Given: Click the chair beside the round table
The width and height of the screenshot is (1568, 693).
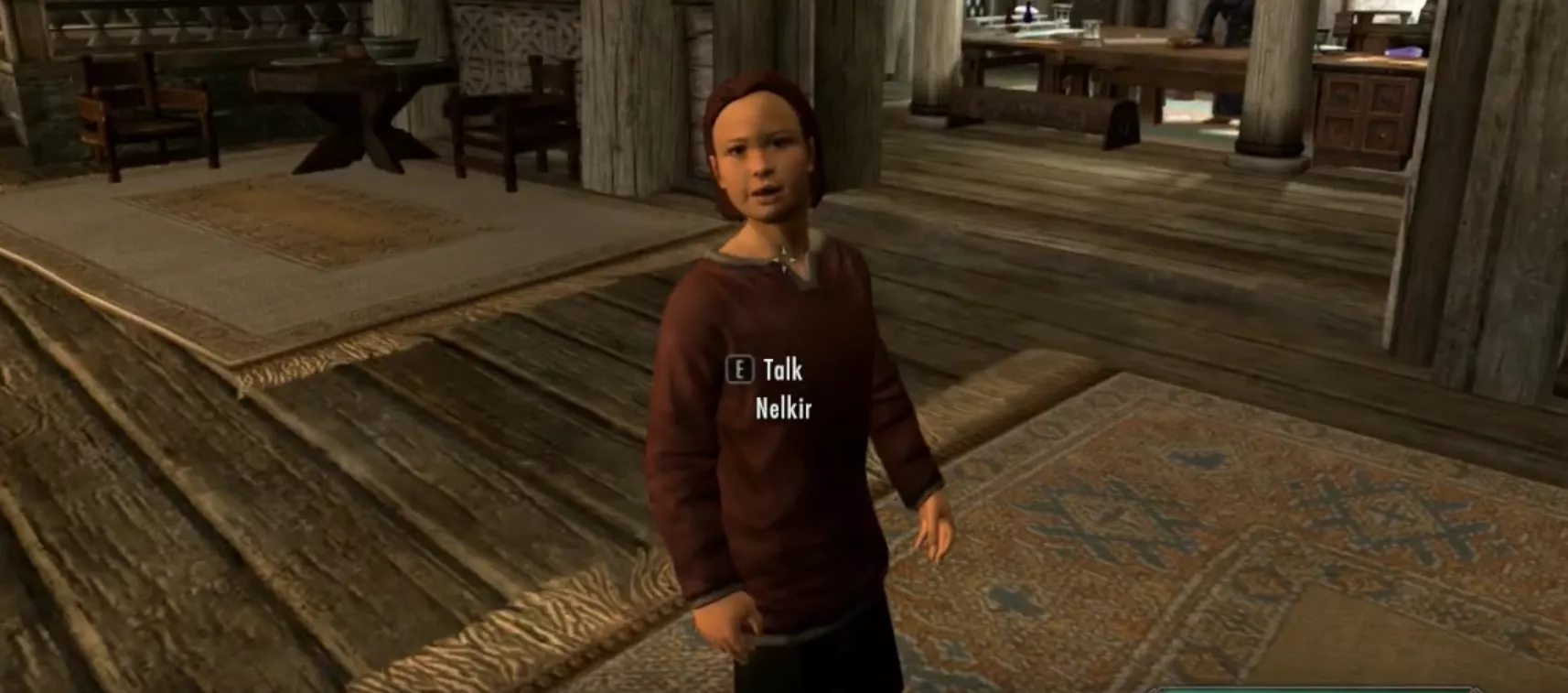Looking at the screenshot, I should (499, 119).
